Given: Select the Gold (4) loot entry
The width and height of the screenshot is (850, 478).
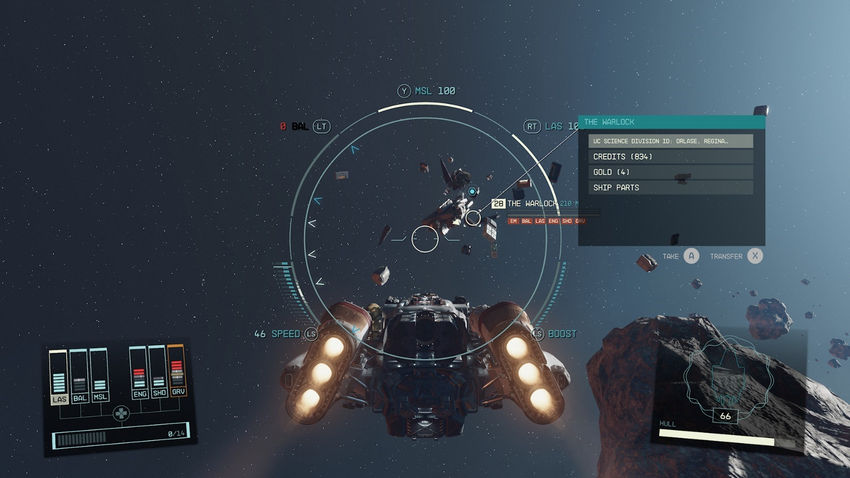Looking at the screenshot, I should click(x=670, y=172).
